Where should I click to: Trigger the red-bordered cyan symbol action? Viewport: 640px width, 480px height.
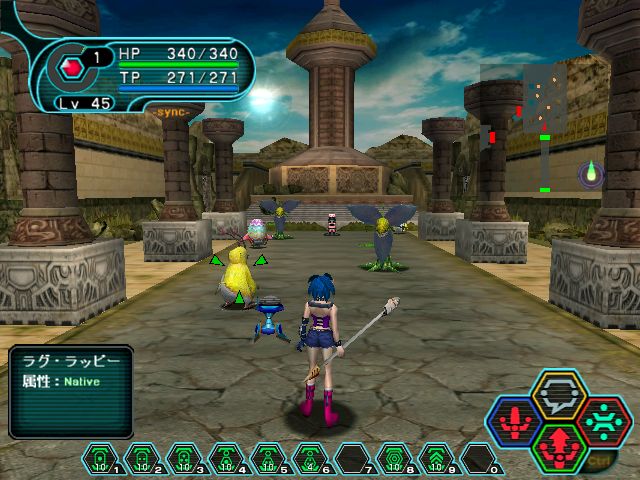tap(603, 420)
